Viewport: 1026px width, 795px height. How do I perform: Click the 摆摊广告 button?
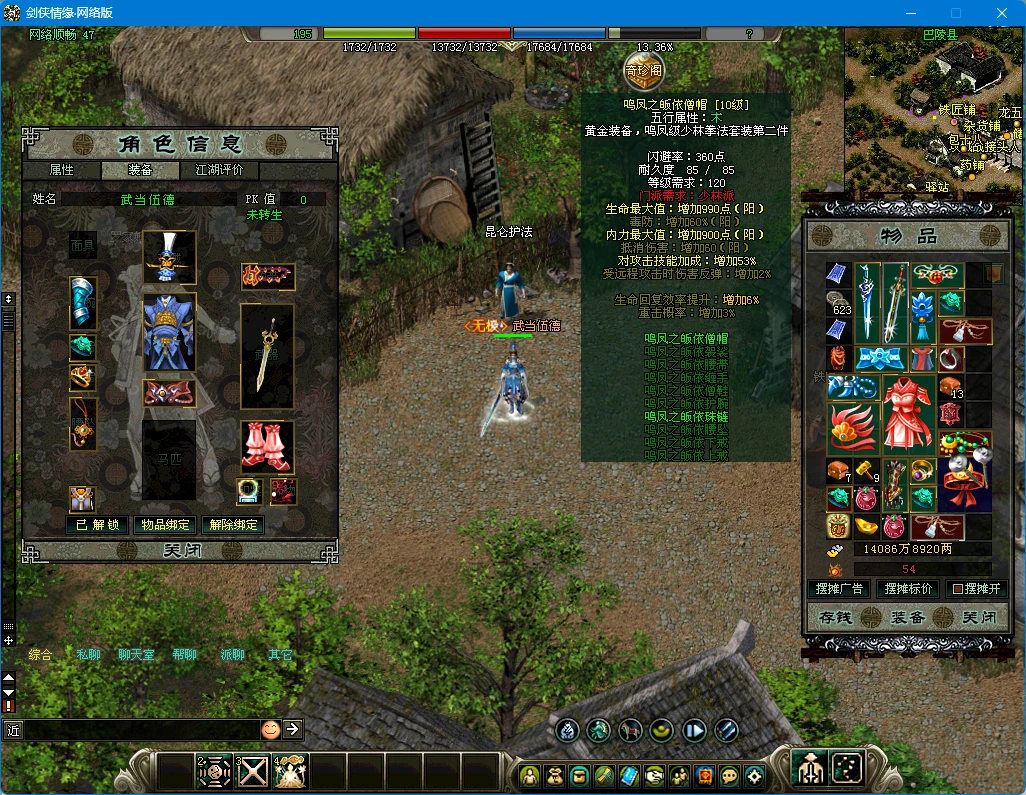(x=838, y=589)
